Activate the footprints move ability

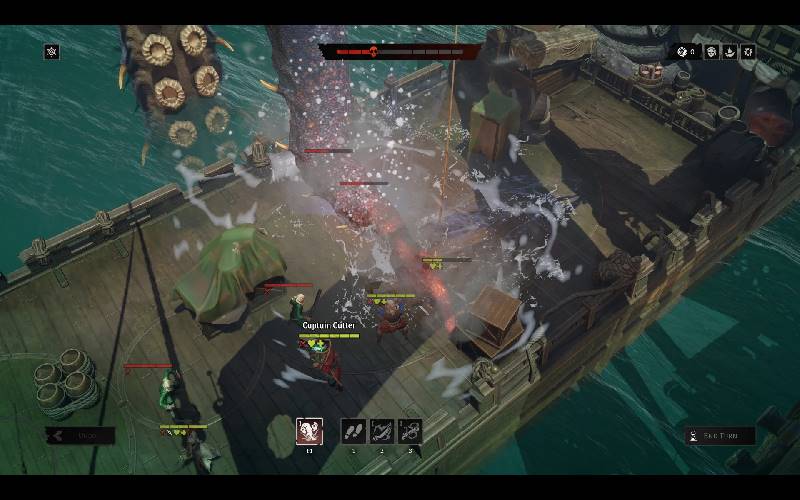click(353, 431)
